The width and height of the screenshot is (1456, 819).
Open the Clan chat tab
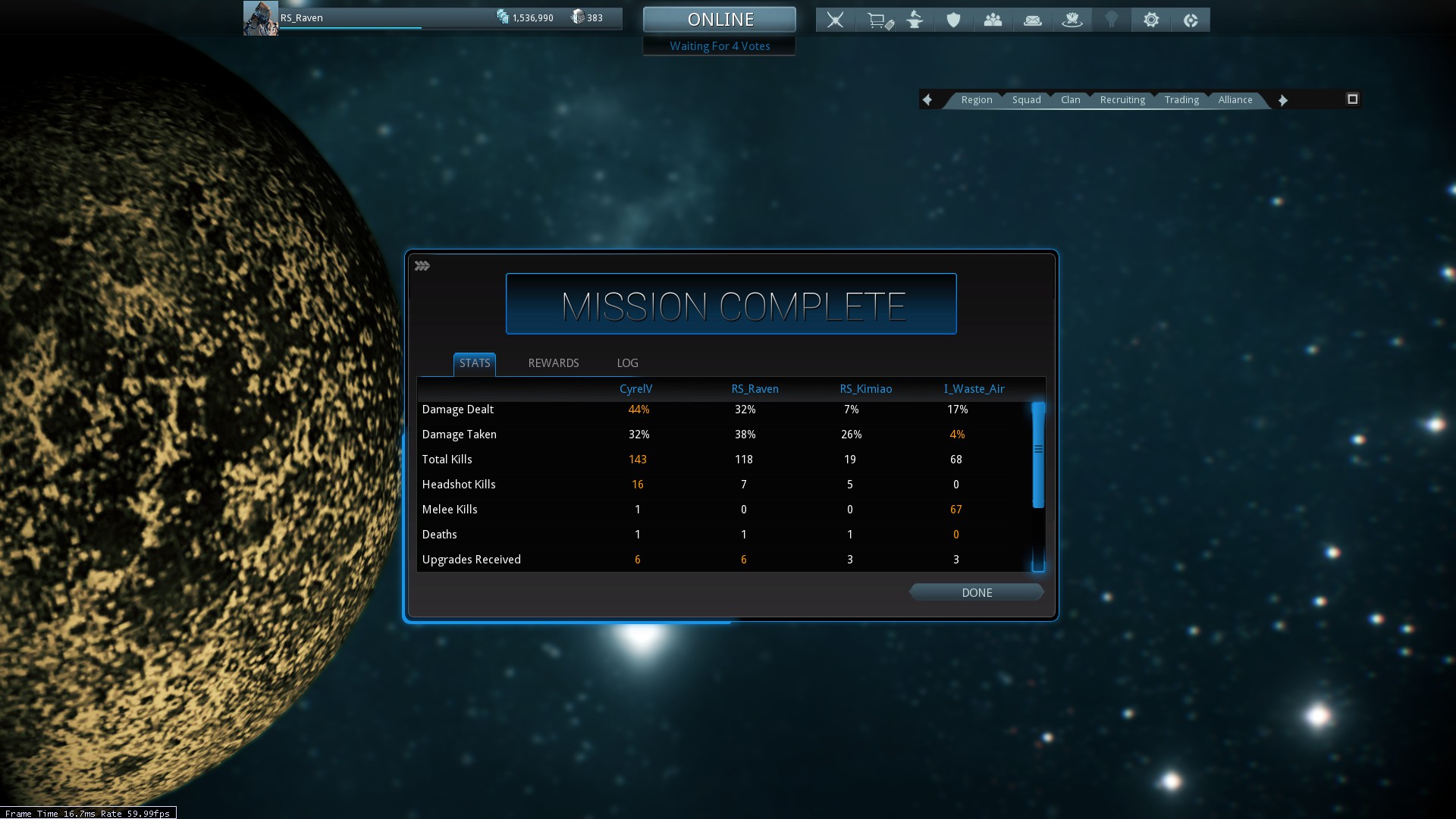[x=1070, y=100]
